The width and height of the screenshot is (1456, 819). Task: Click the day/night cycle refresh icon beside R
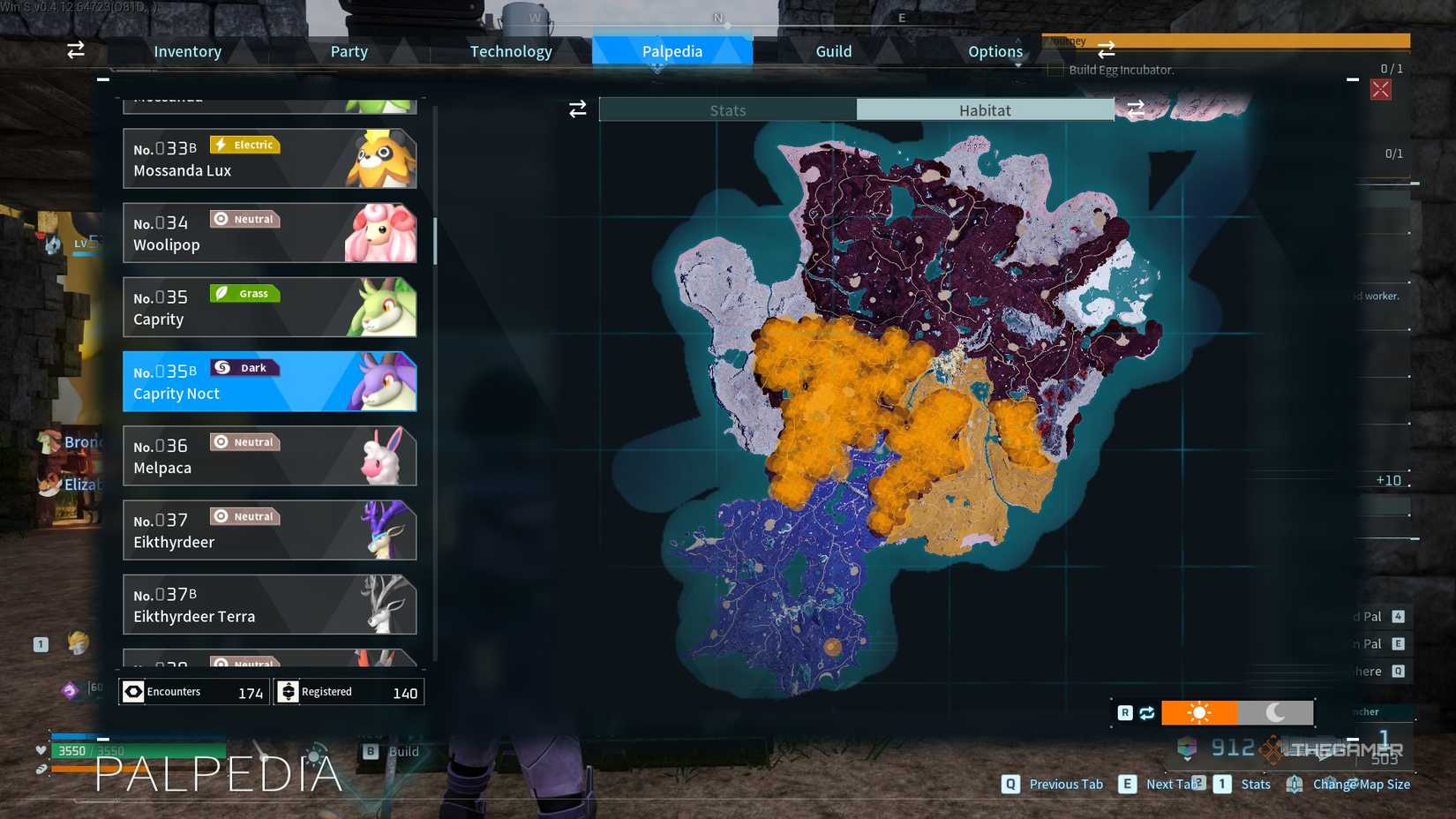tap(1146, 712)
